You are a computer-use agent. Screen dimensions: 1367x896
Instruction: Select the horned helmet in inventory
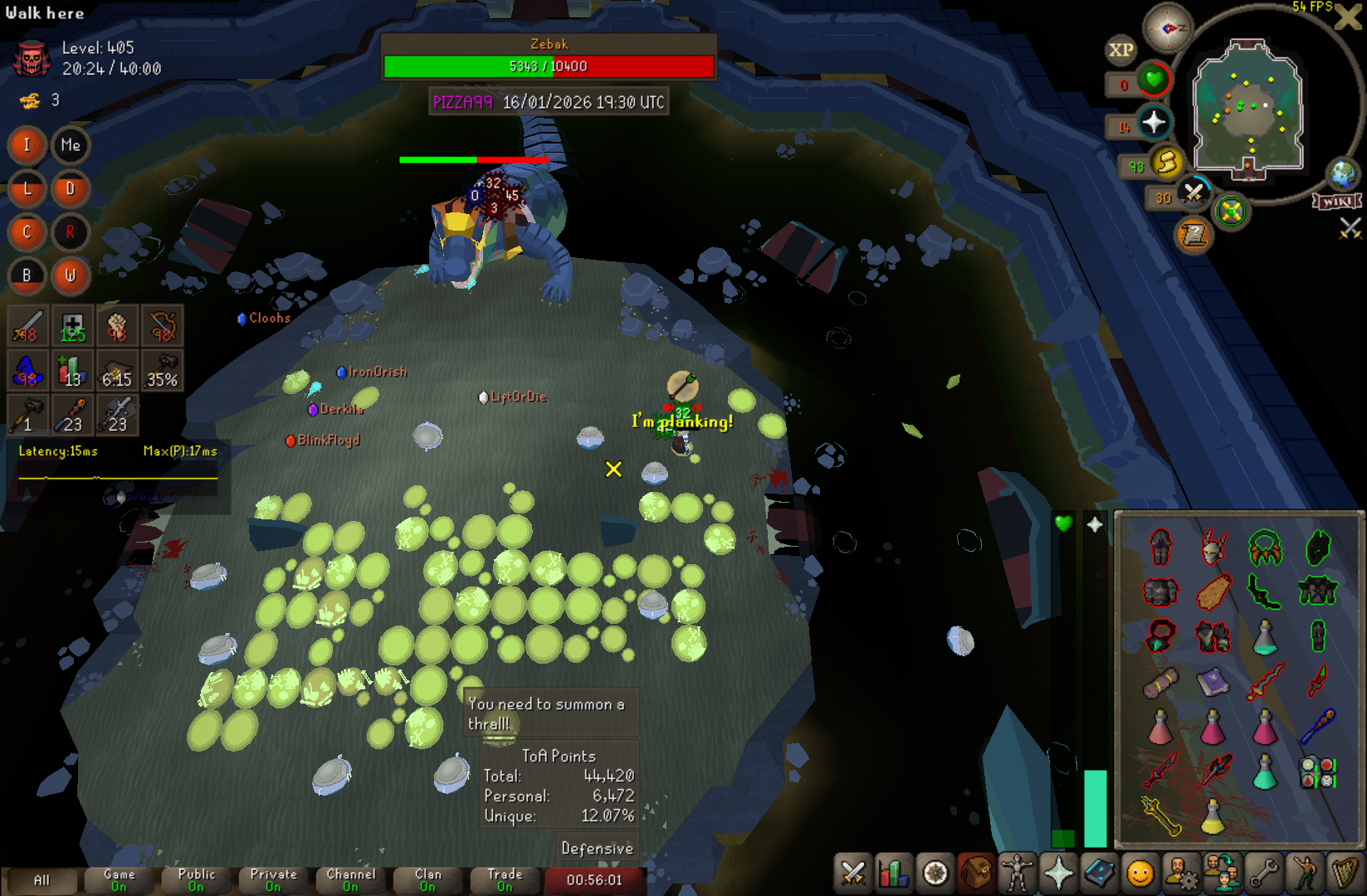click(x=1213, y=548)
